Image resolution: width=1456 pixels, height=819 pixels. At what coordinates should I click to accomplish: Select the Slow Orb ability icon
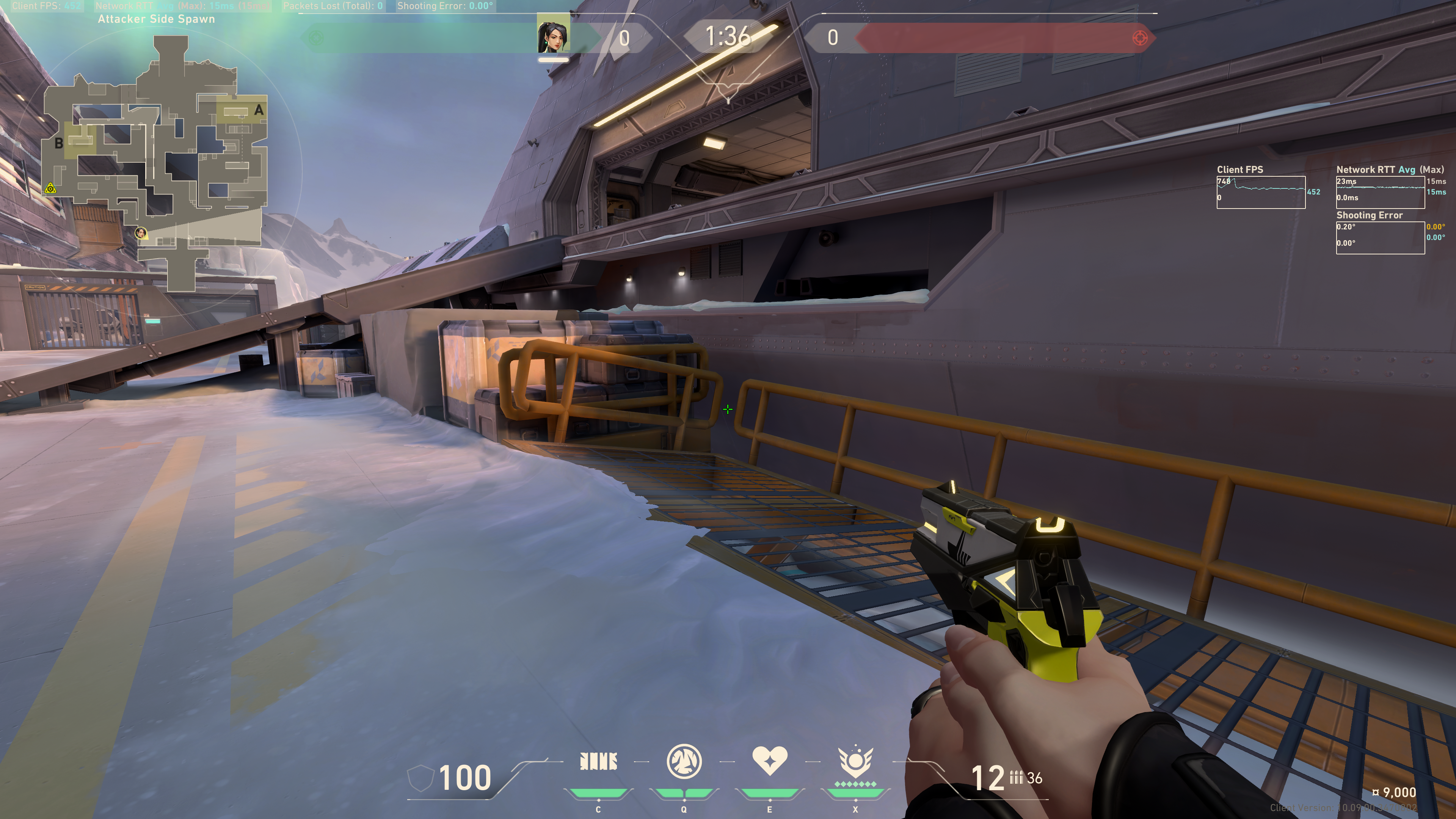pyautogui.click(x=684, y=761)
